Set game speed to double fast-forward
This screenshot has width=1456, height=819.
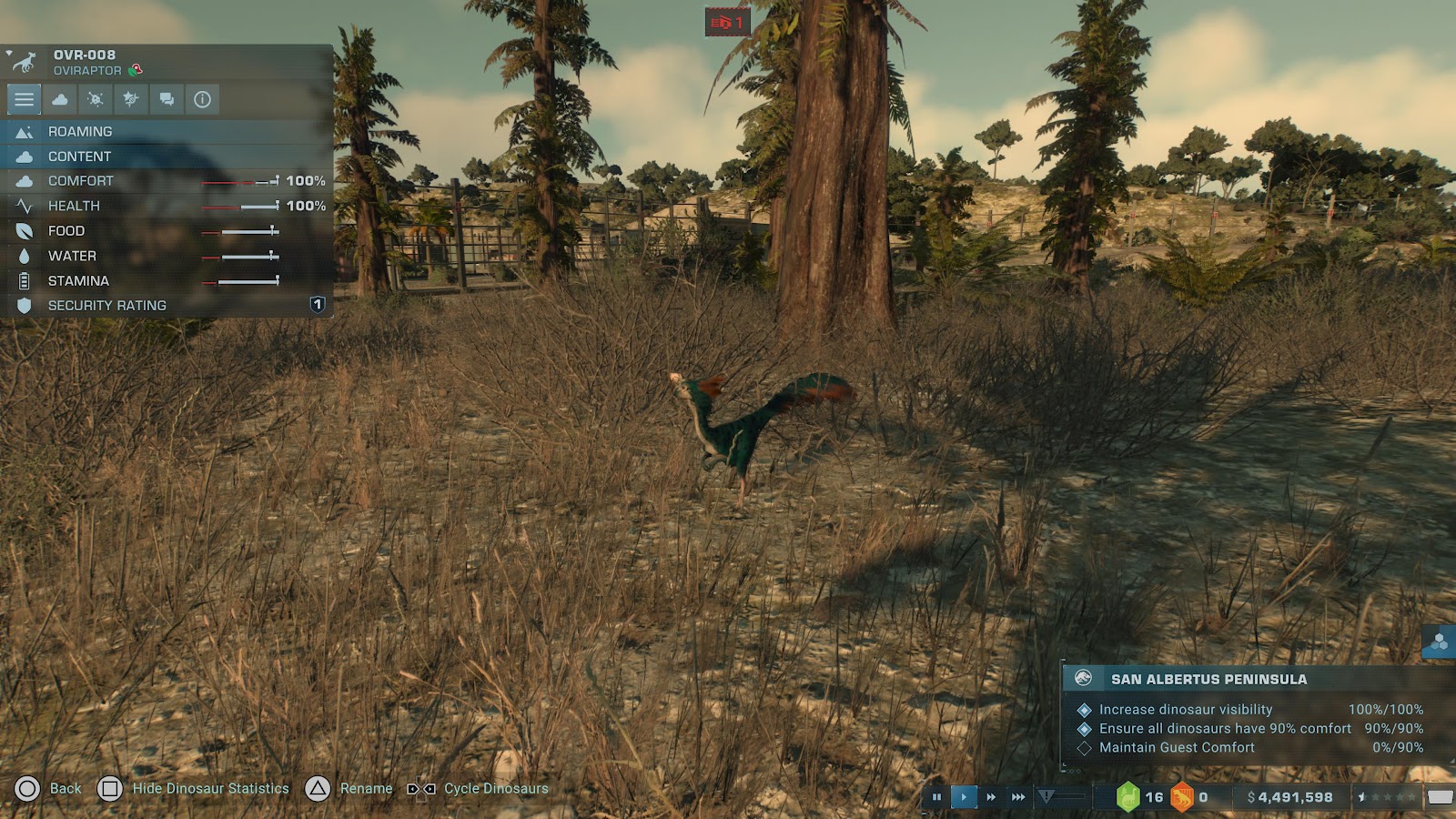point(991,797)
